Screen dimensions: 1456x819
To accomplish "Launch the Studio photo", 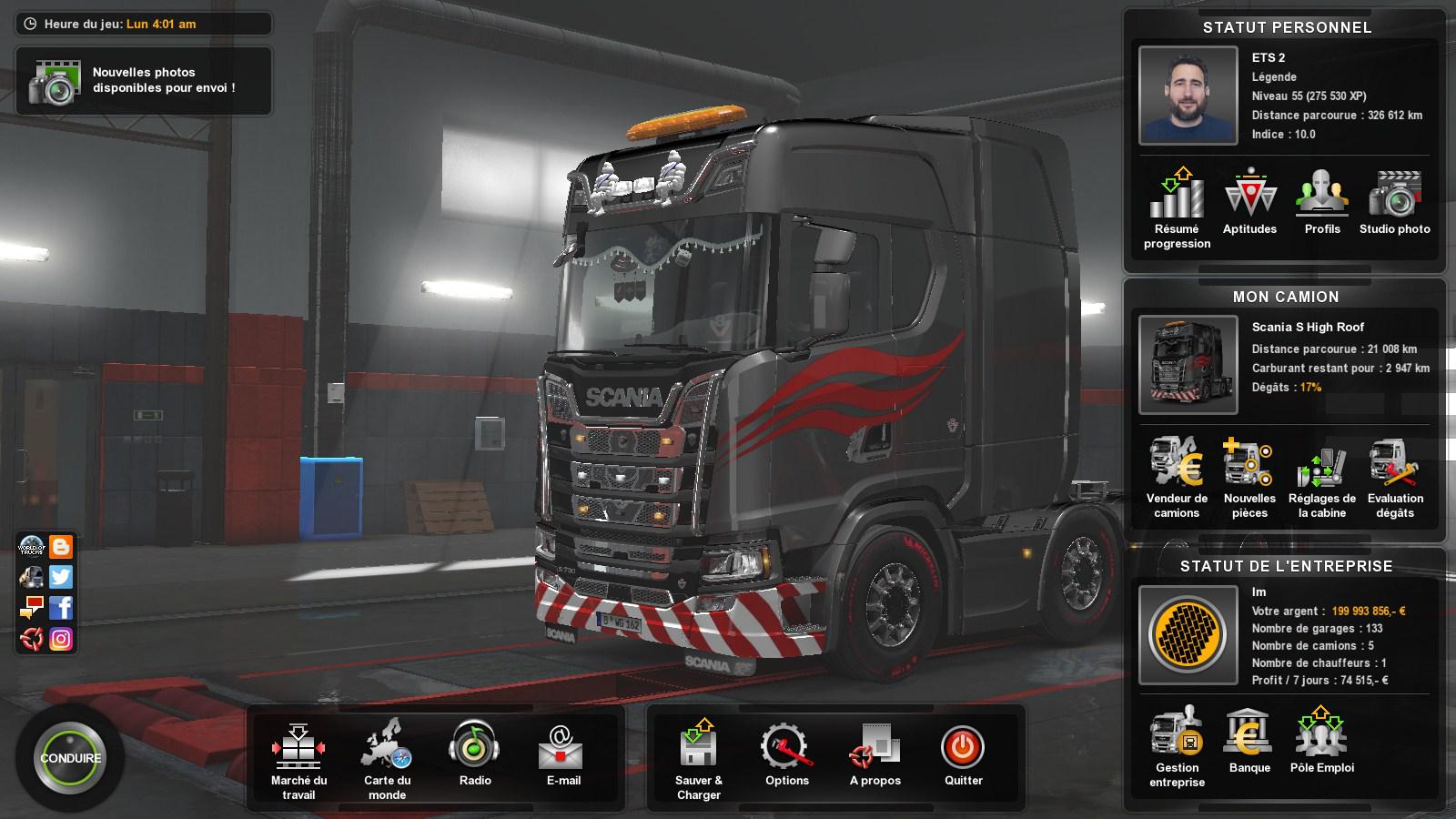I will click(1394, 196).
